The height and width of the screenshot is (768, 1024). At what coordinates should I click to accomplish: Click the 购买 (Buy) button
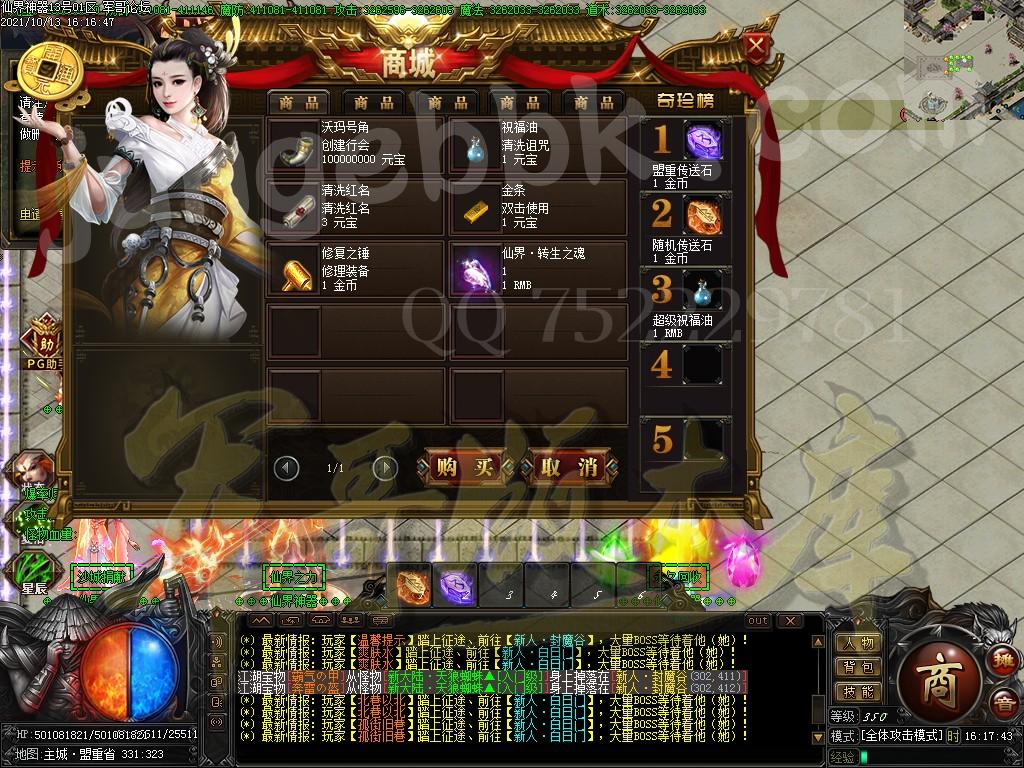(x=464, y=466)
